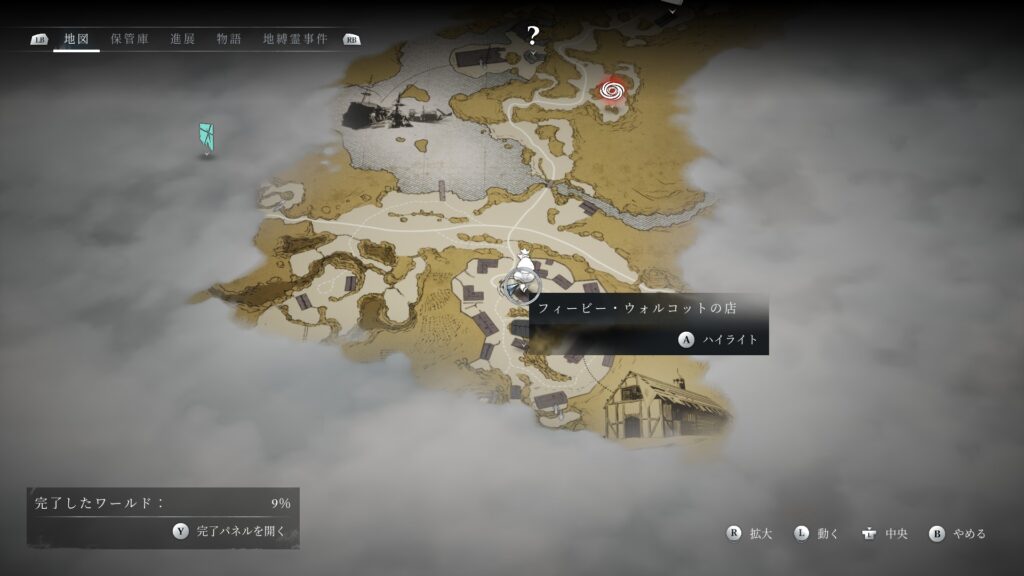
Task: Open the 完了パネルを開く completion panel
Action: tap(230, 531)
